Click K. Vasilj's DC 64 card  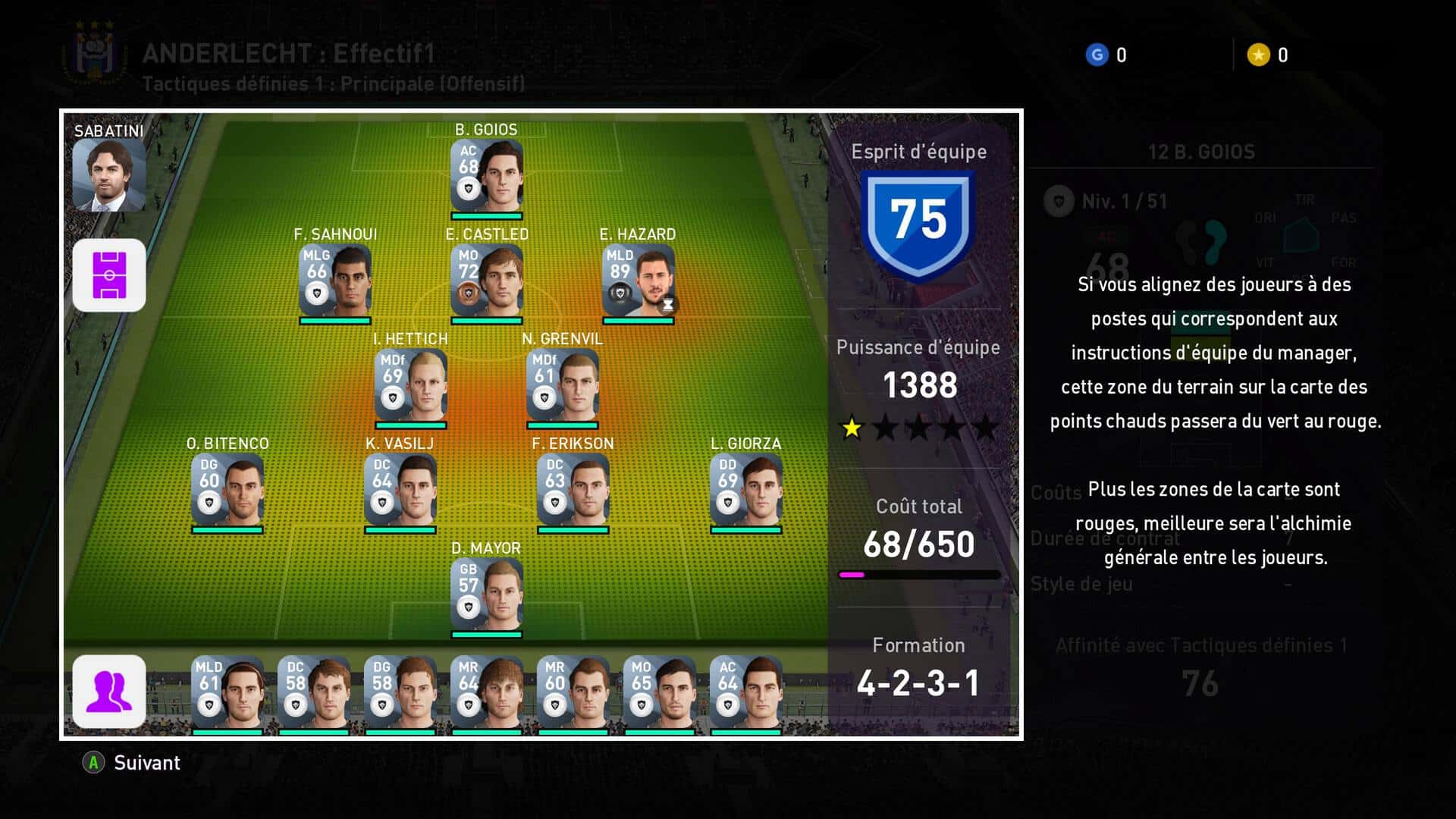pyautogui.click(x=400, y=490)
